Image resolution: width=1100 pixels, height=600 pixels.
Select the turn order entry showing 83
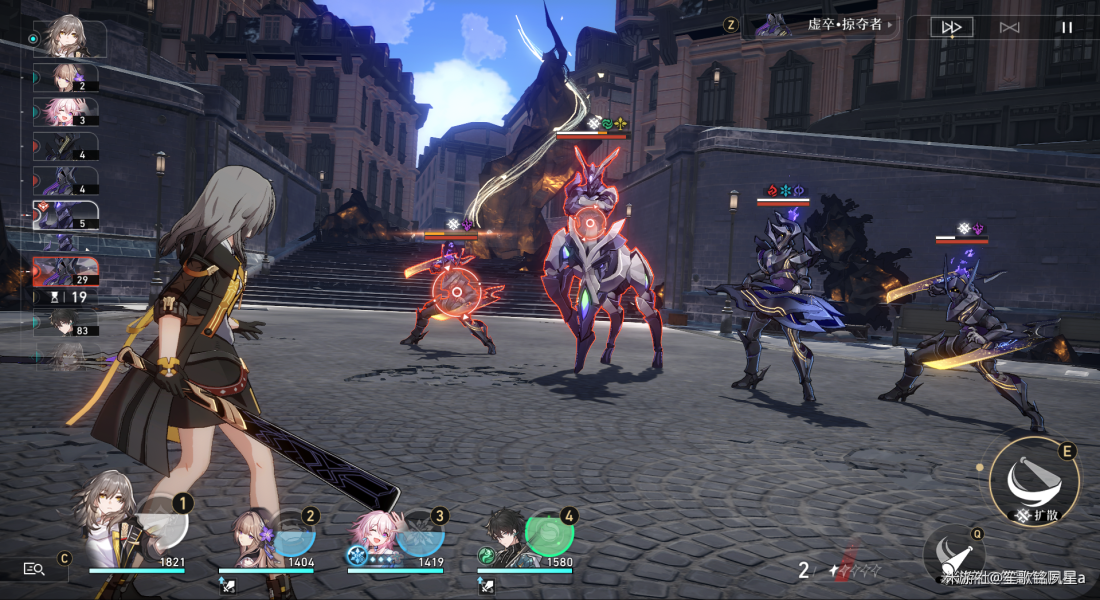66,322
